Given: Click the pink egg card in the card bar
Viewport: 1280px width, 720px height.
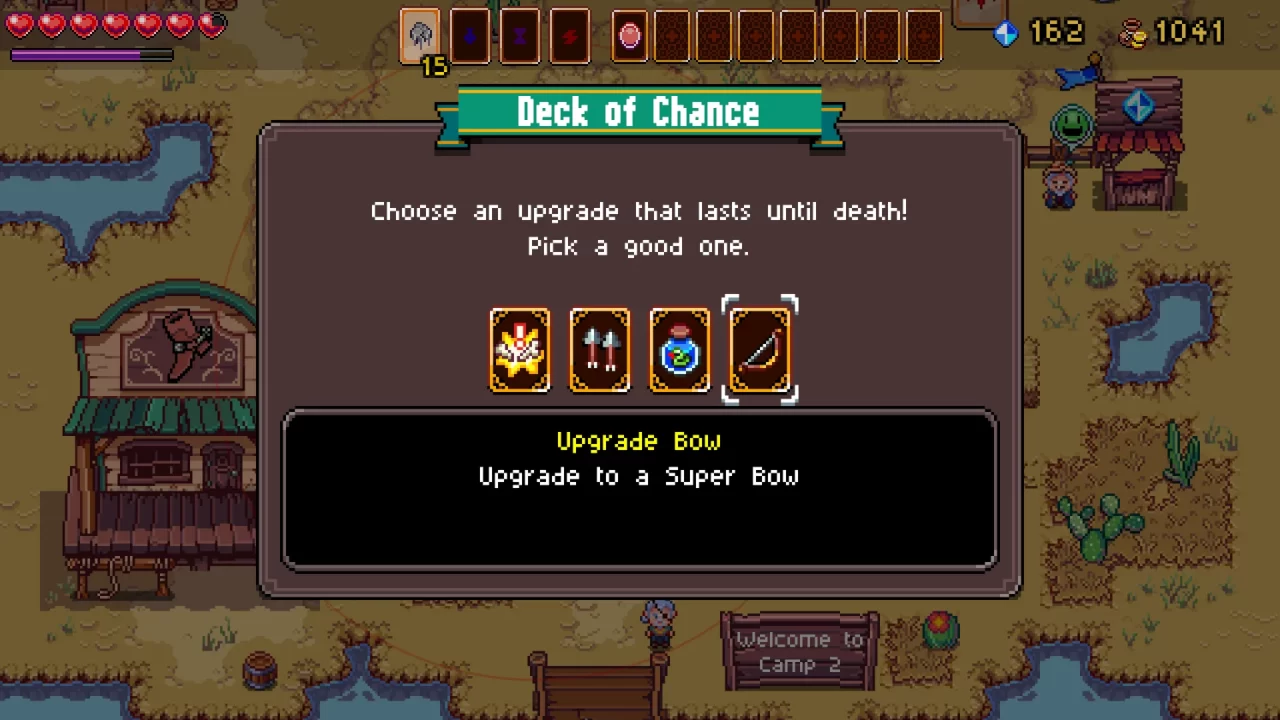Looking at the screenshot, I should click(x=629, y=36).
